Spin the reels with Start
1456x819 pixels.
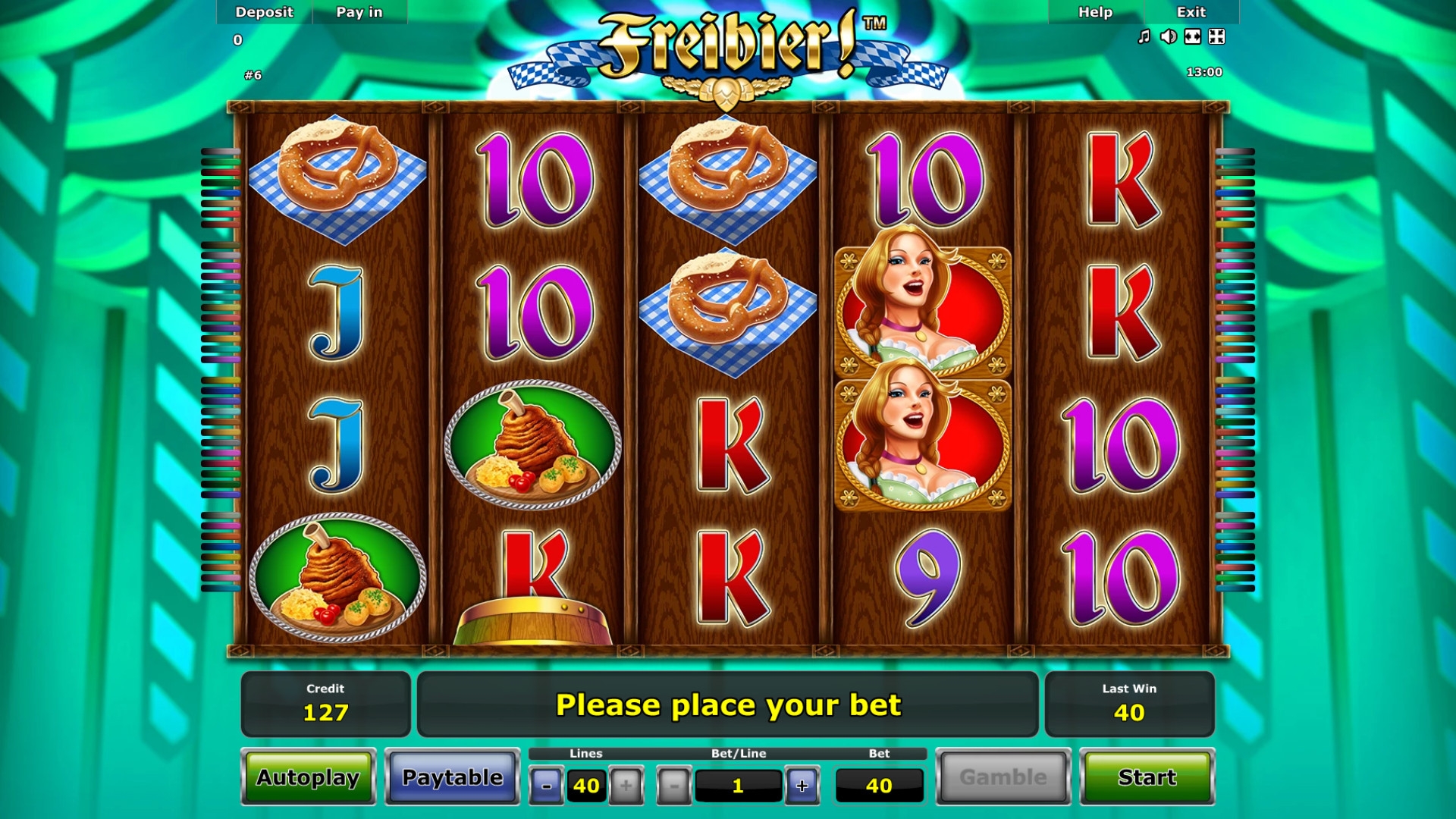coord(1147,777)
